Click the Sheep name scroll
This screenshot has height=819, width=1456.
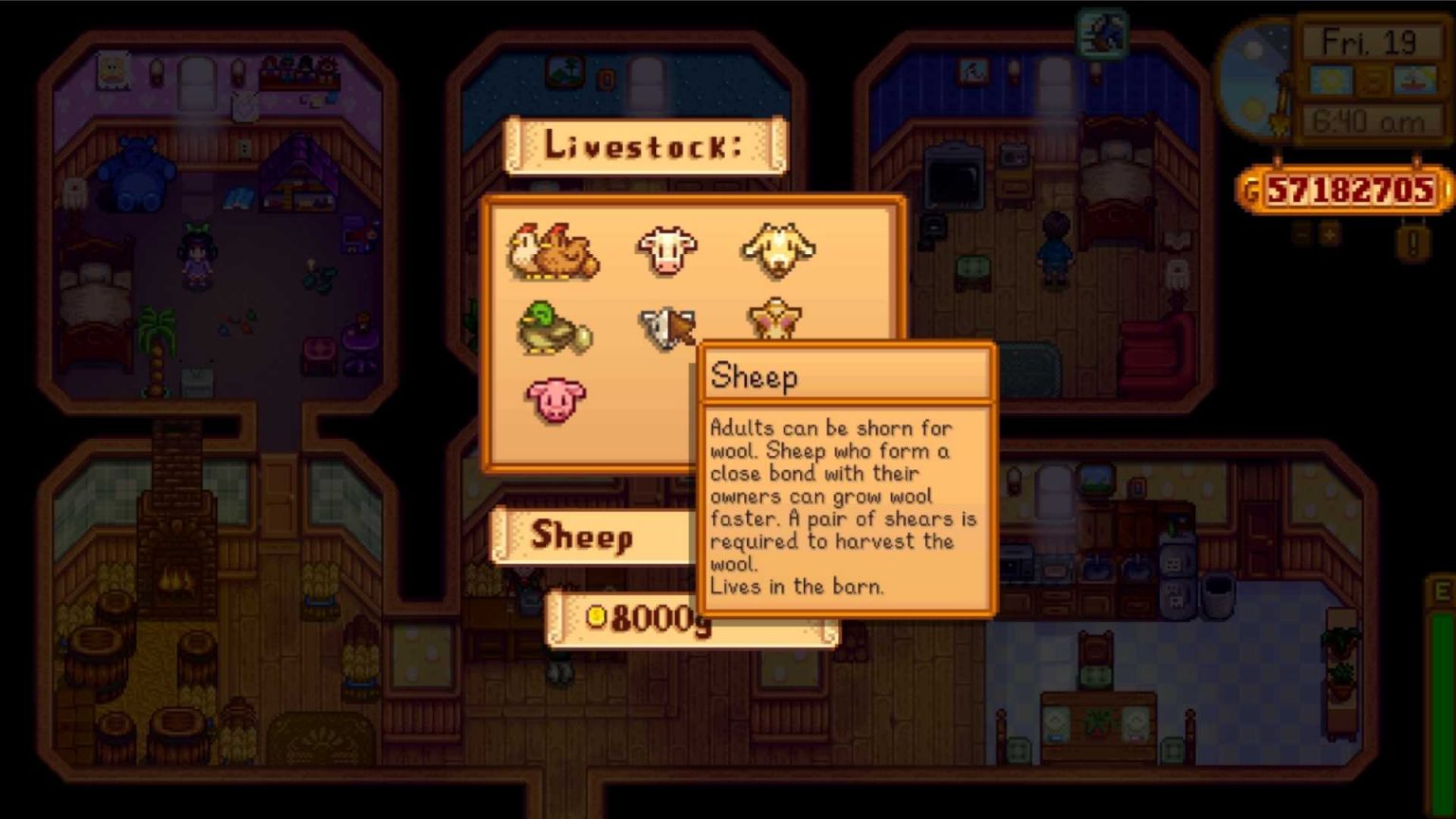pos(585,537)
